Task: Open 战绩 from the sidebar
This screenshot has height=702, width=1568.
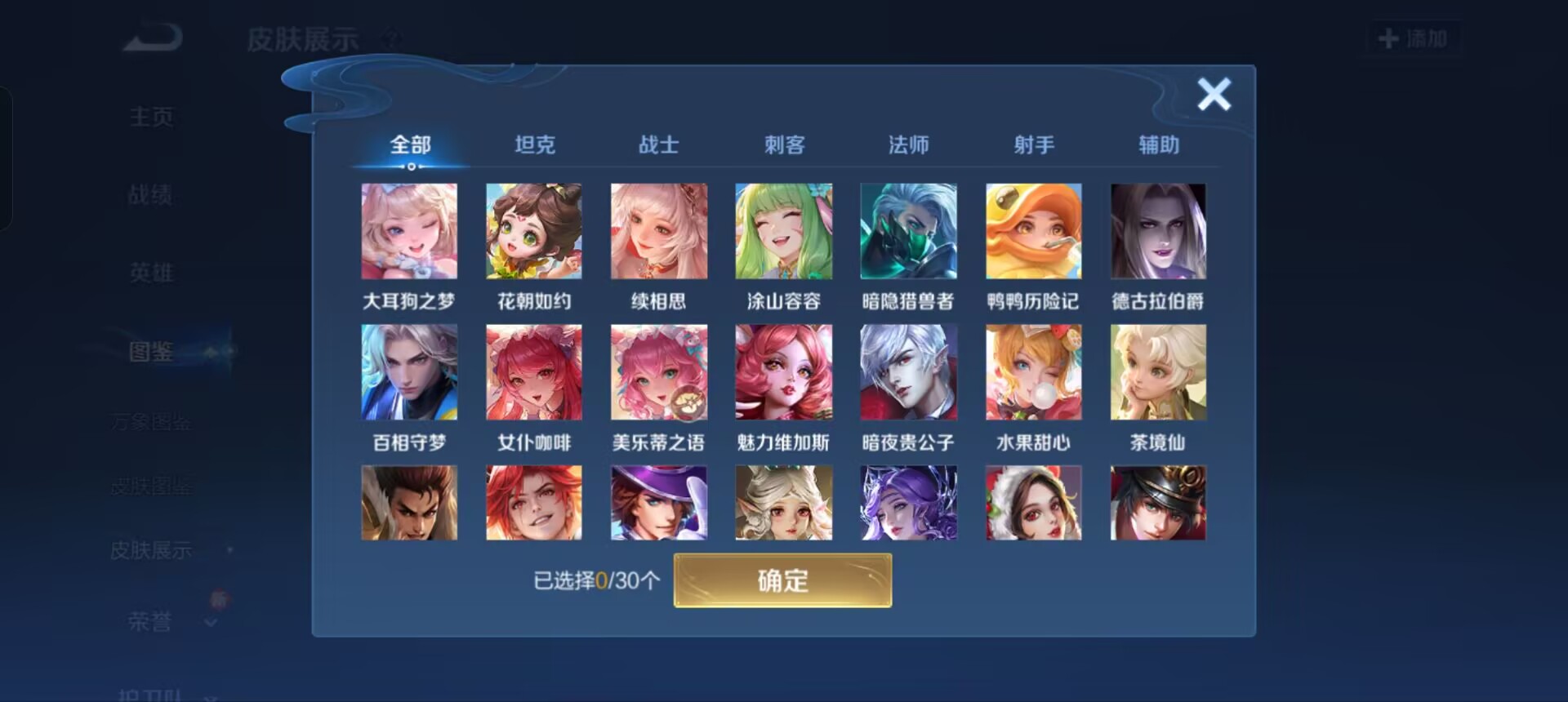Action: pos(151,194)
